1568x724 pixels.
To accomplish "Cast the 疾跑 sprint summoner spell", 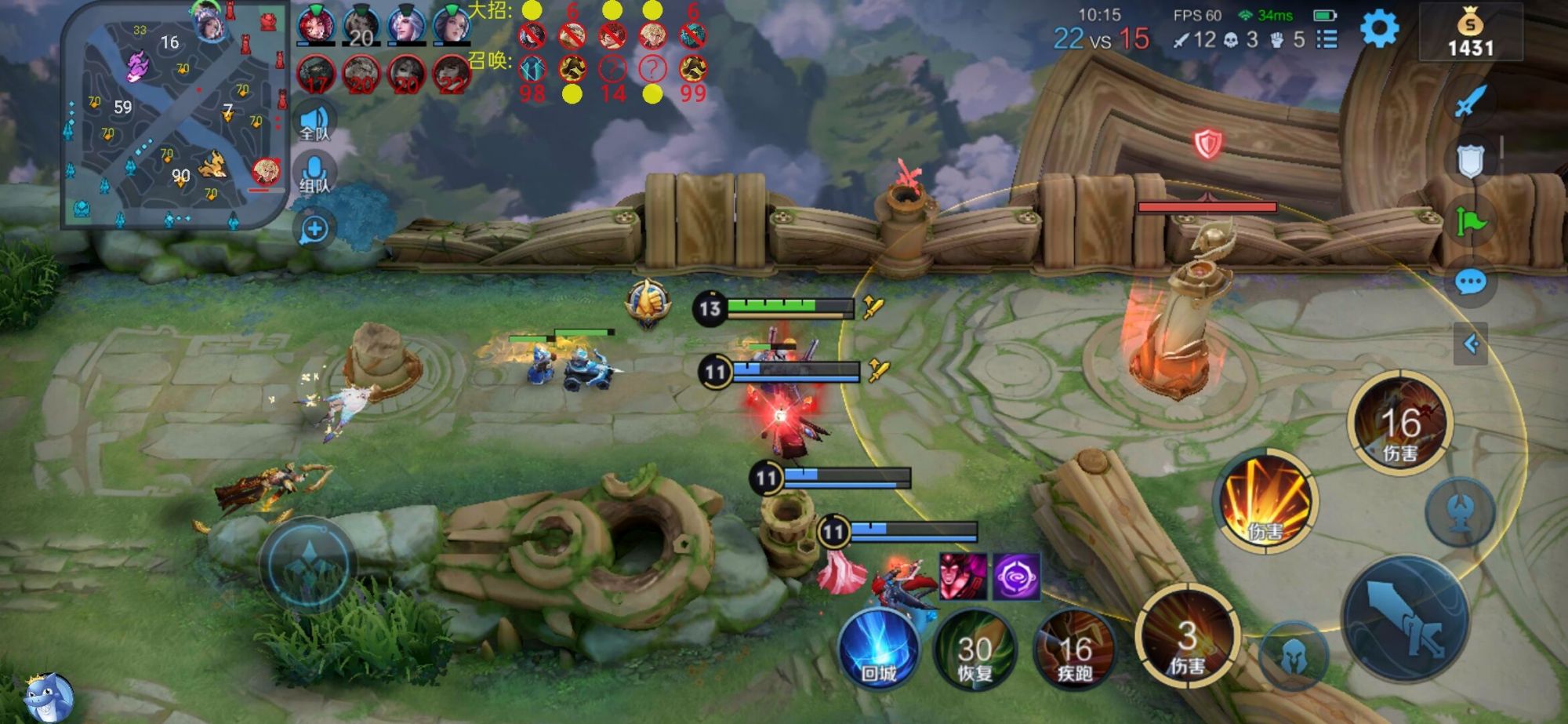I will 1074,653.
